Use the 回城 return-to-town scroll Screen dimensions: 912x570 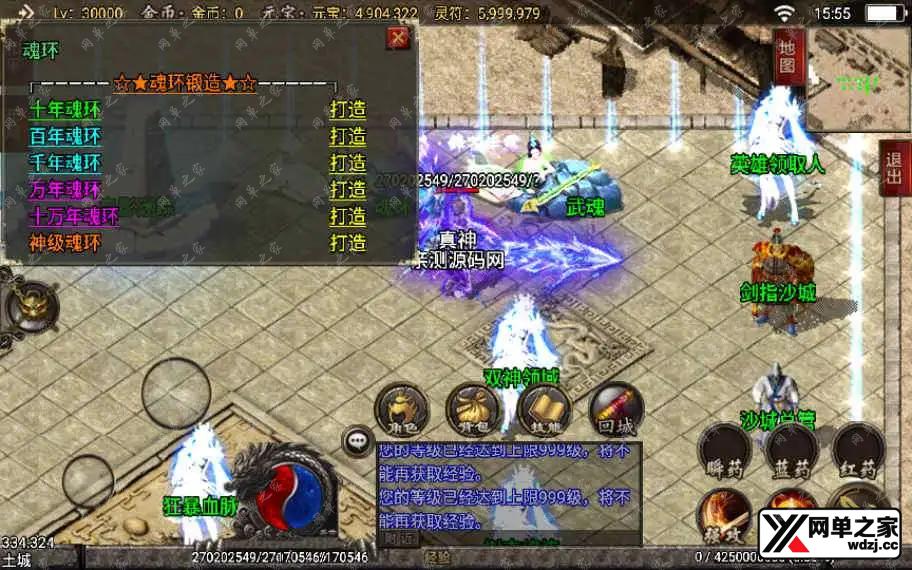(616, 410)
